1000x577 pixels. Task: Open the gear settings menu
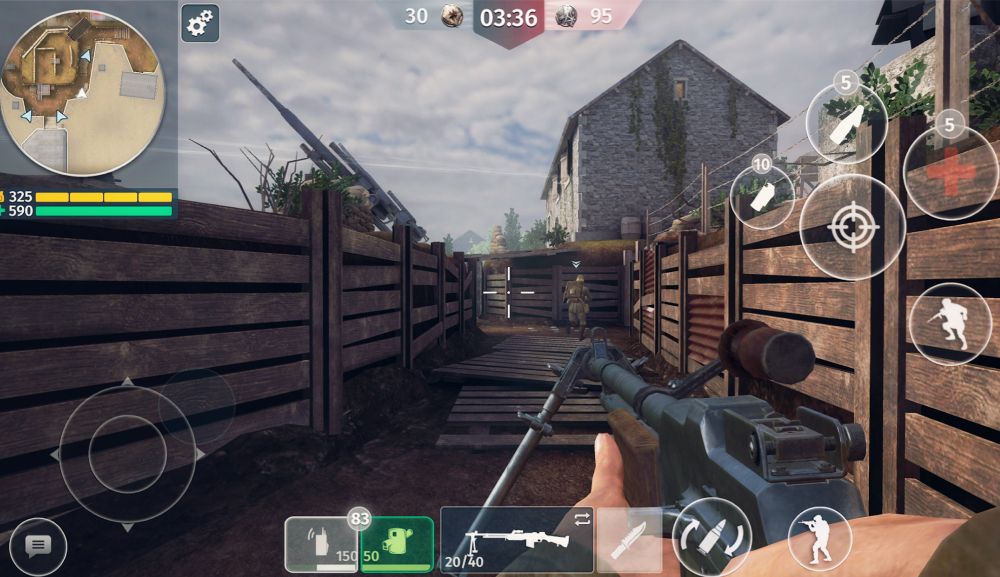point(200,23)
